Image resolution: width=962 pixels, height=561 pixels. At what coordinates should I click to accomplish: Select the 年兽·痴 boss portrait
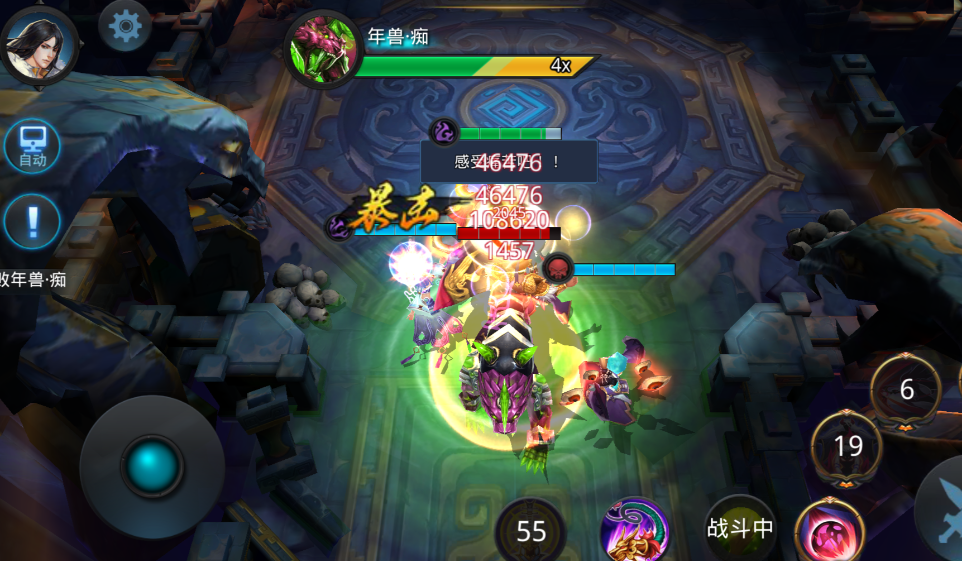[x=322, y=50]
